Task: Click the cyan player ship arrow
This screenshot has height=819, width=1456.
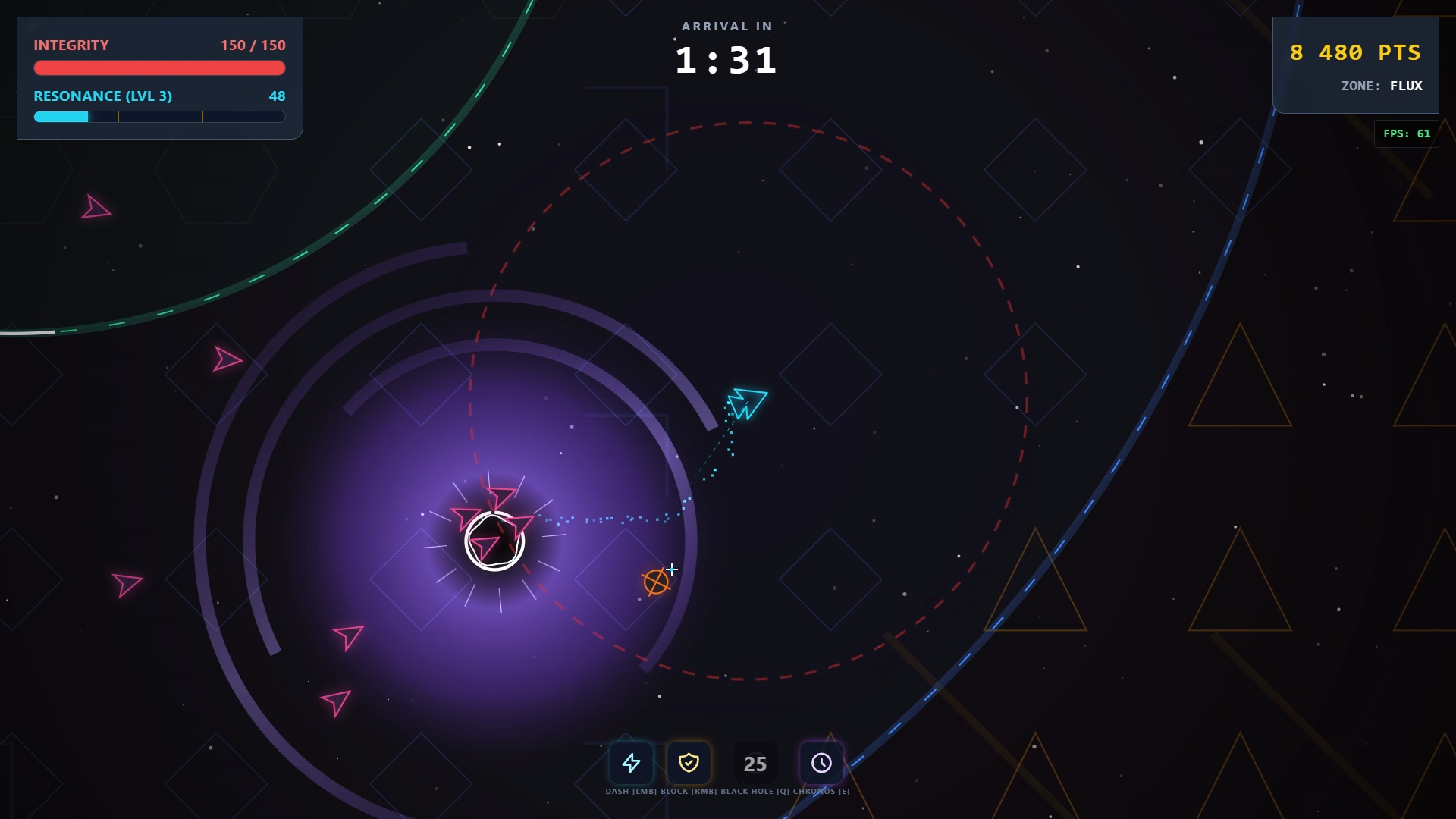Action: pos(747,403)
